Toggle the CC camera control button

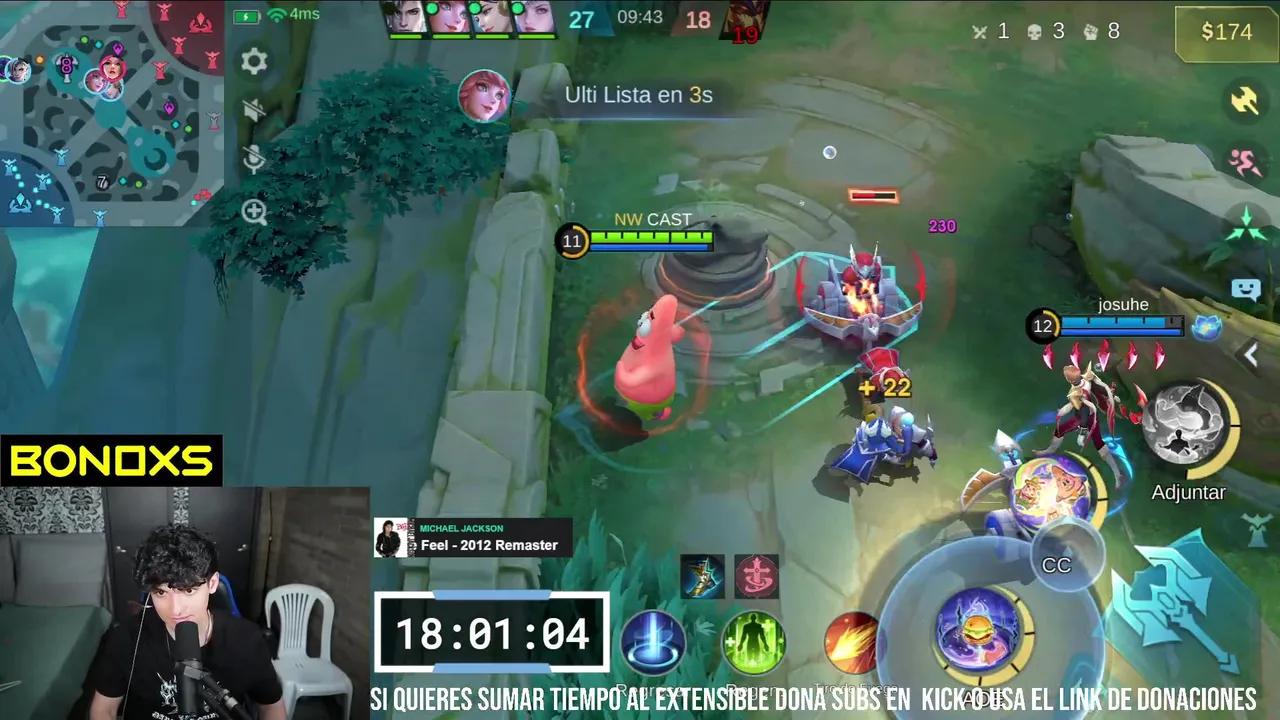[x=1057, y=565]
